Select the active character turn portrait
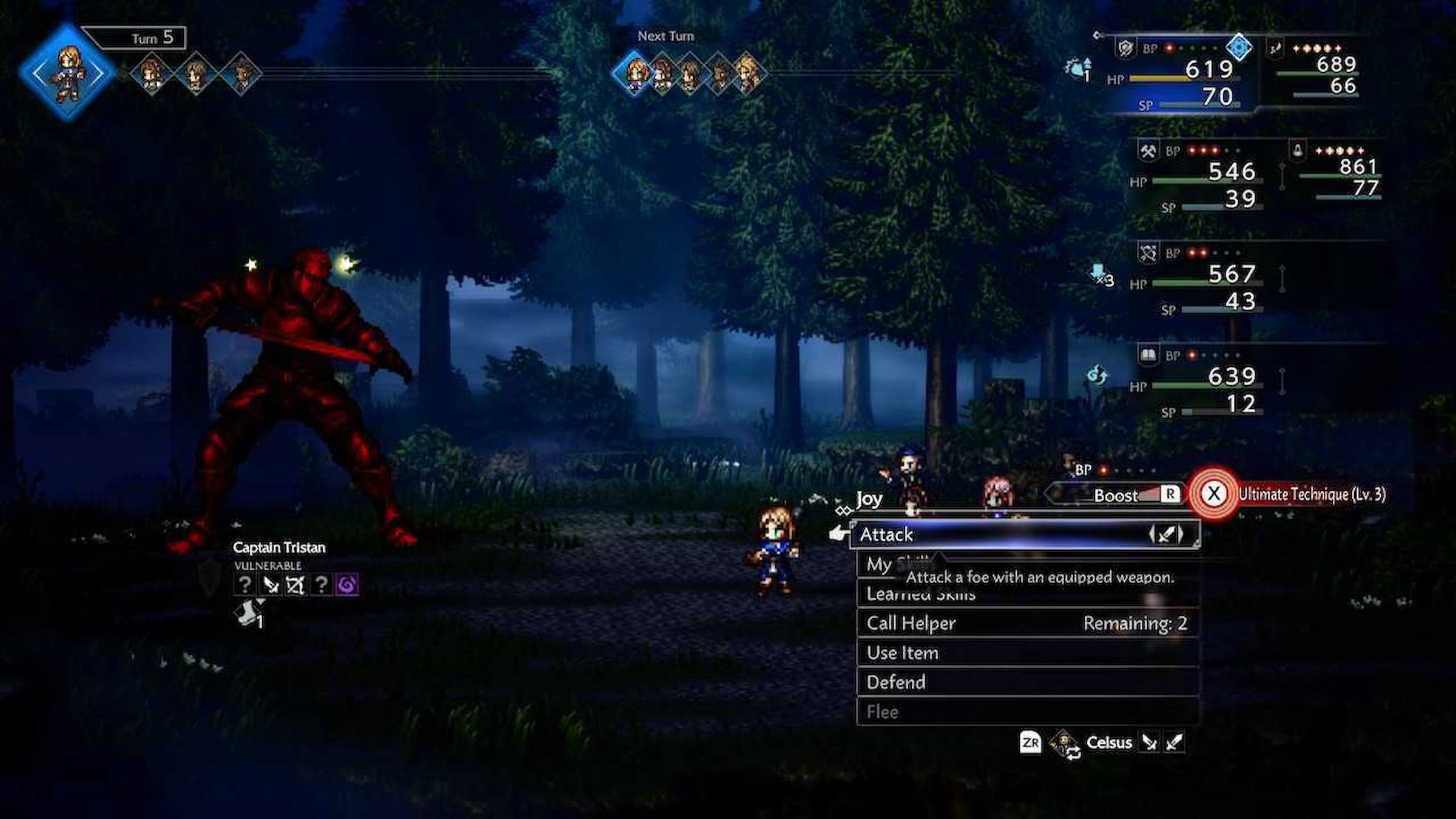Viewport: 1456px width, 819px height. coord(67,73)
